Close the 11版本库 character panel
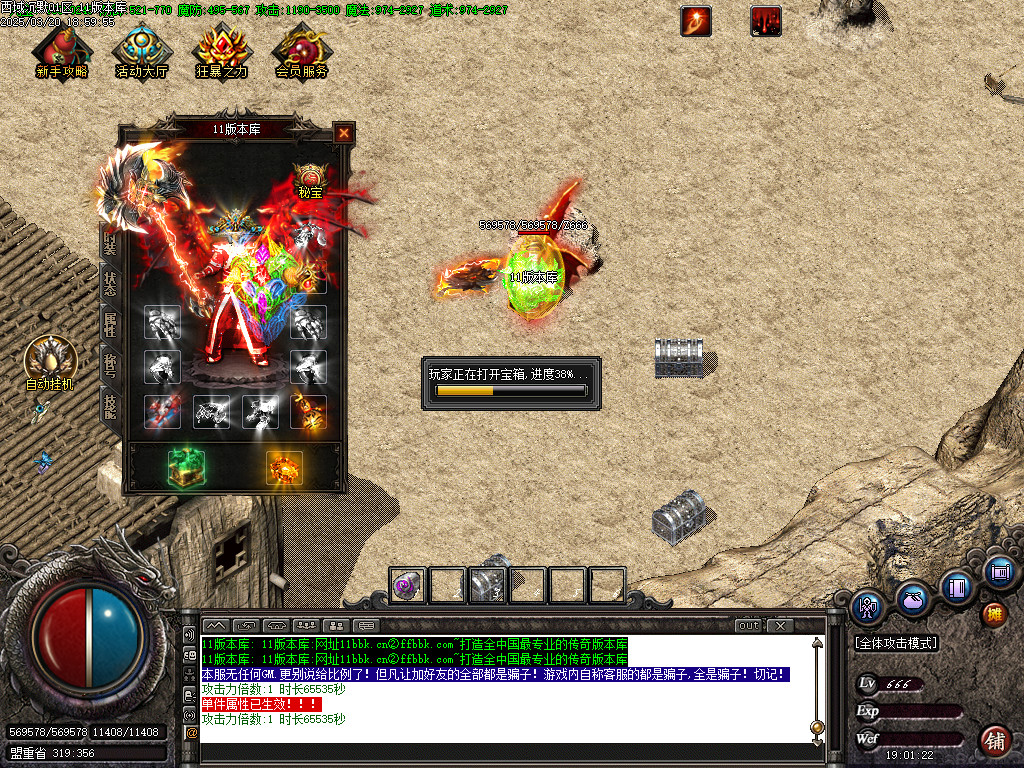Screen dimensions: 1024x768 coord(343,133)
